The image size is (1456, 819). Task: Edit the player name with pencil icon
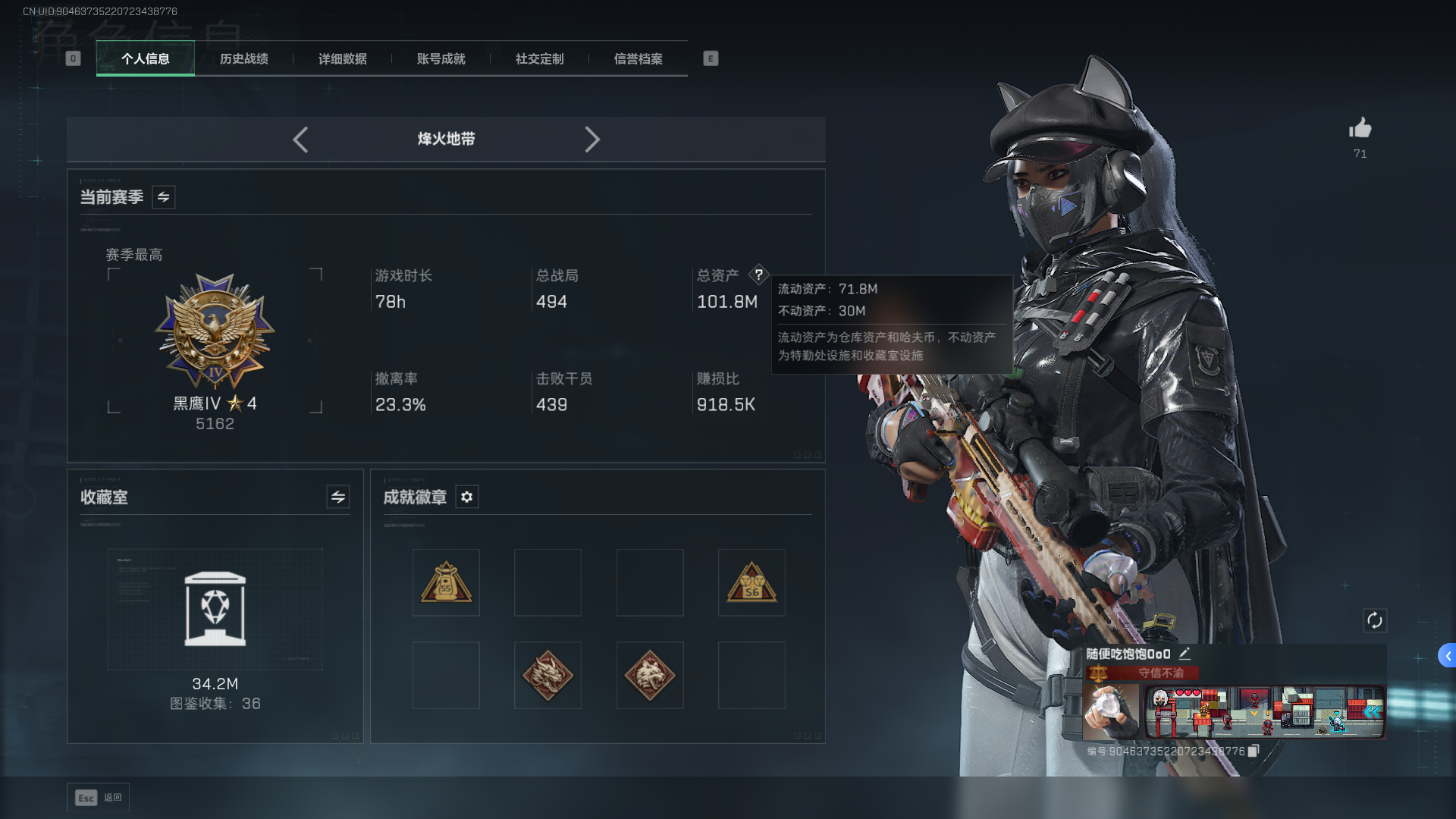(1185, 653)
